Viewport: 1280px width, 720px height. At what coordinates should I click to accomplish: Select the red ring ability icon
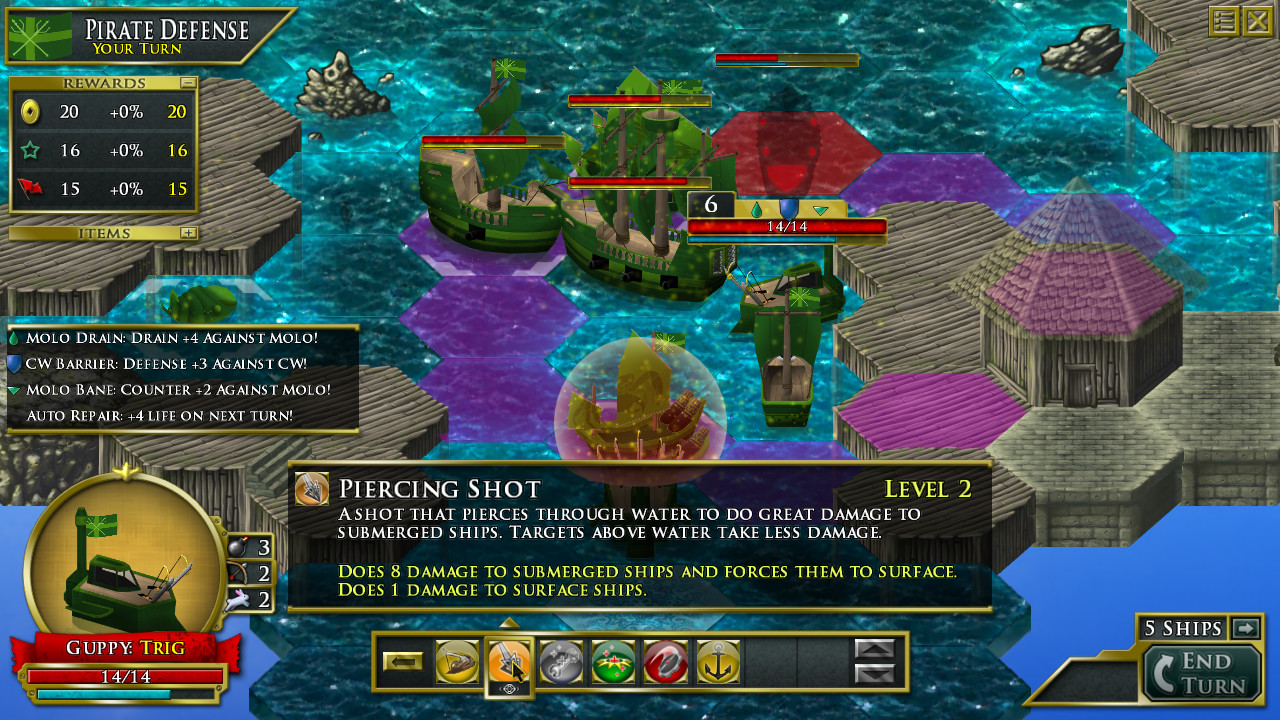pos(665,662)
